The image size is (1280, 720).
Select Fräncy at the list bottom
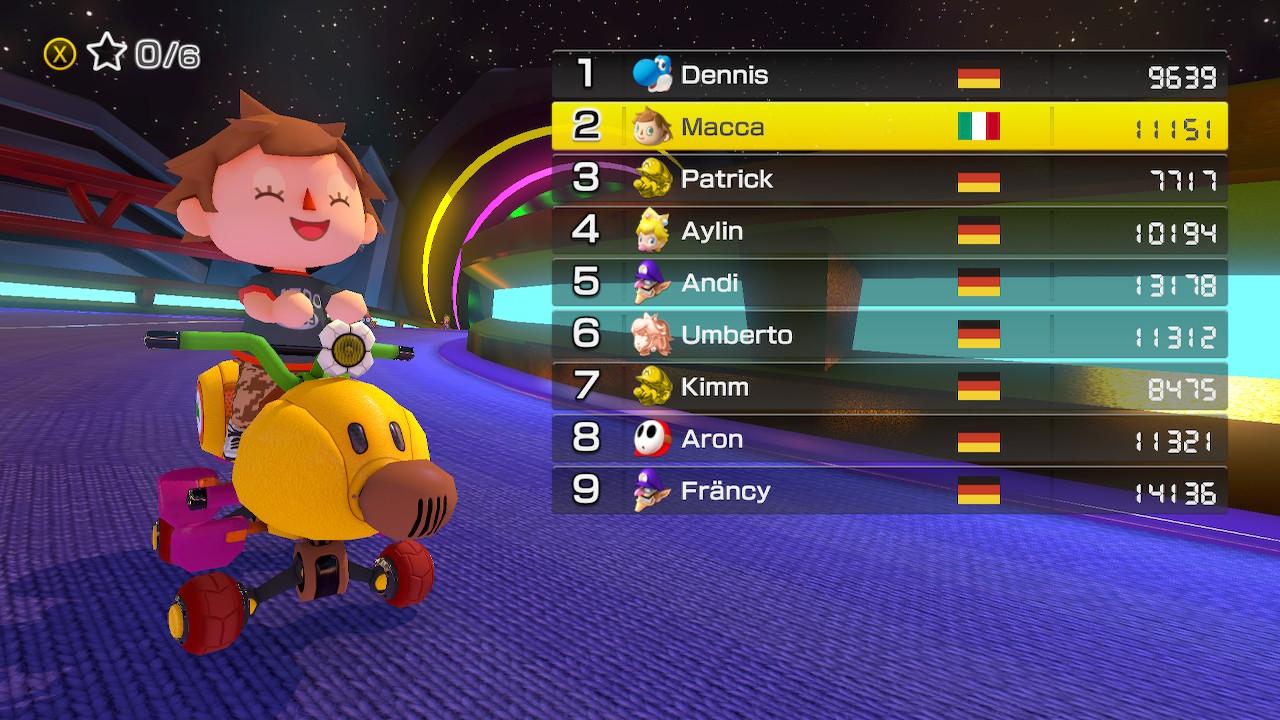pos(888,491)
